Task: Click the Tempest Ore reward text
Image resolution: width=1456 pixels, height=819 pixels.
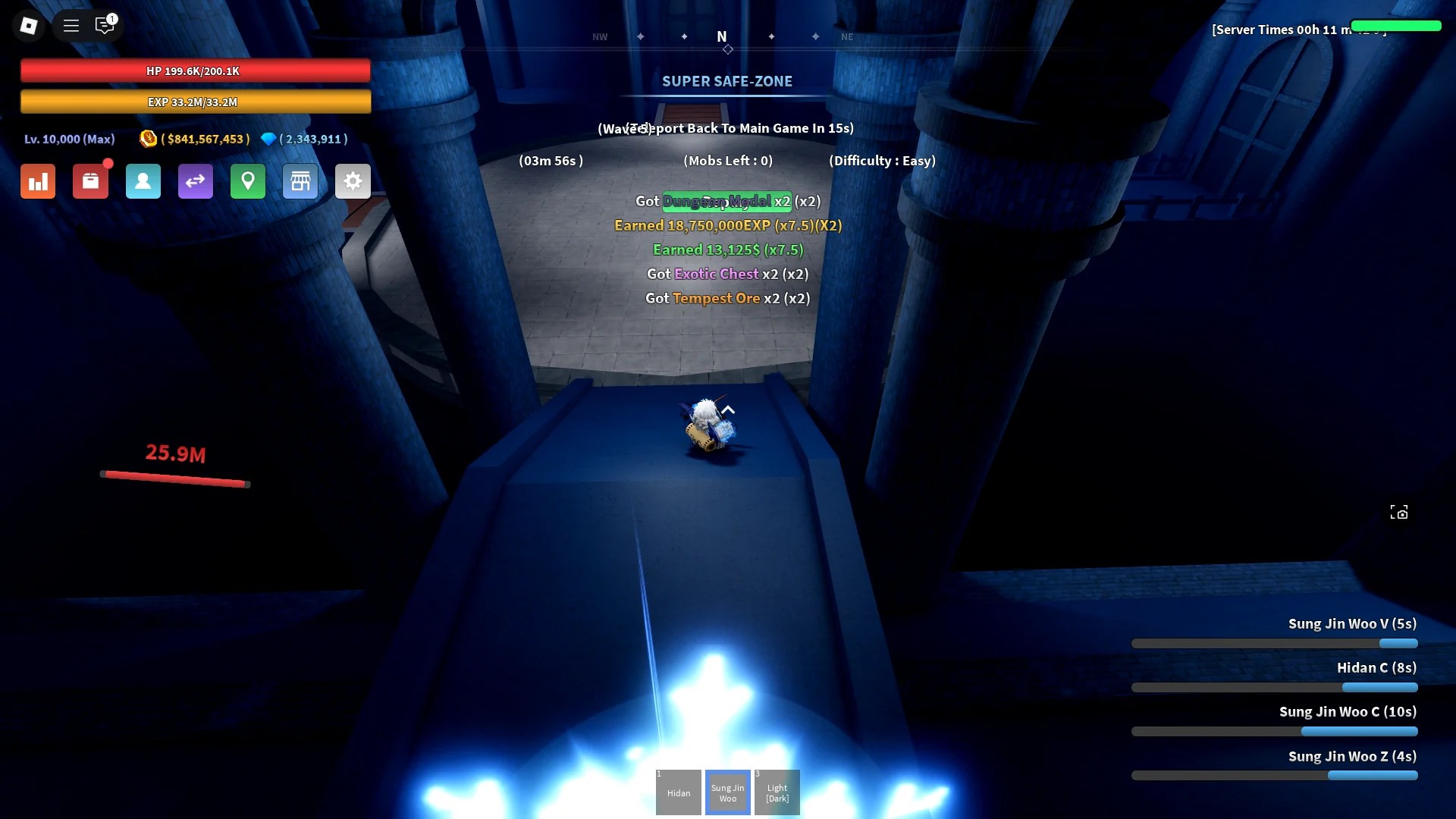Action: (716, 298)
